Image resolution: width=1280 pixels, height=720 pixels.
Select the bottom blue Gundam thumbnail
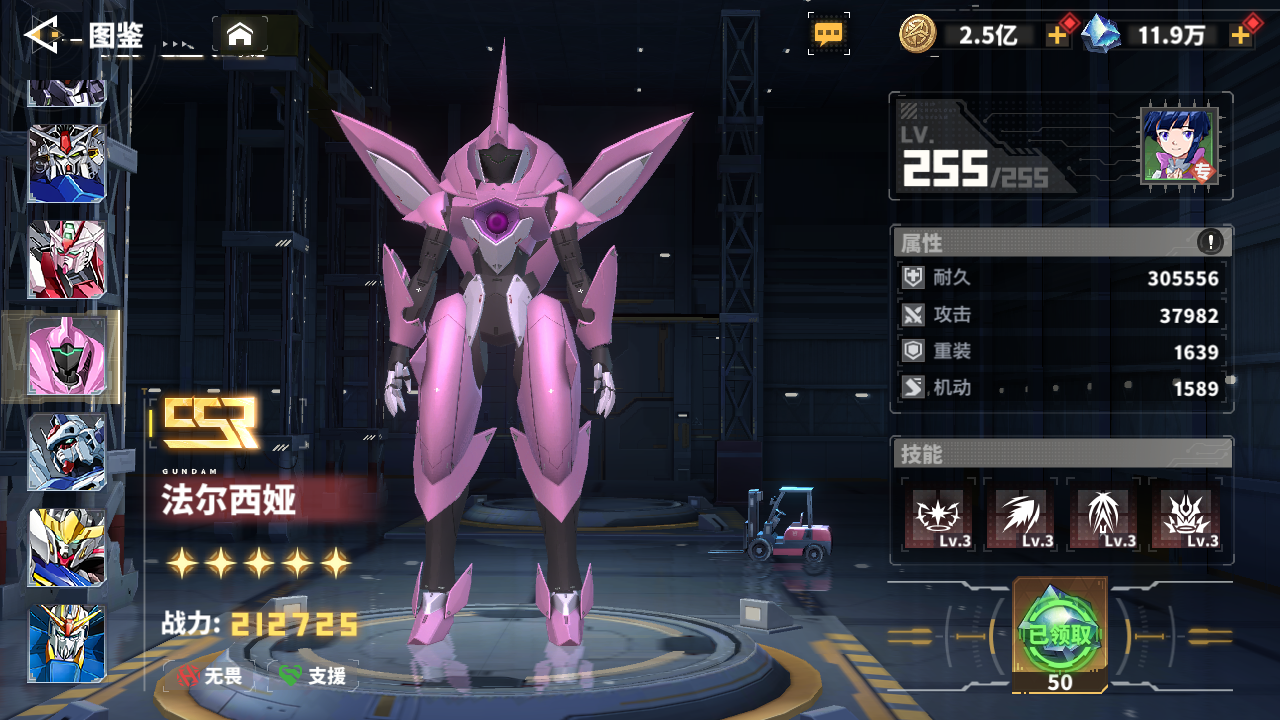point(66,644)
